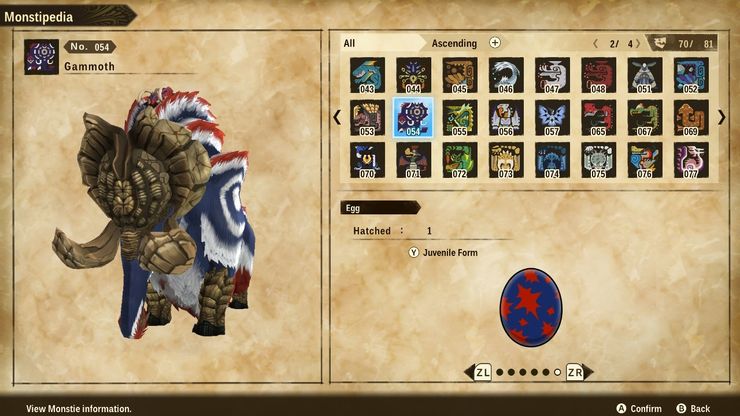Toggle the Ascending sort order
Screen dimensions: 740x416
coord(454,43)
